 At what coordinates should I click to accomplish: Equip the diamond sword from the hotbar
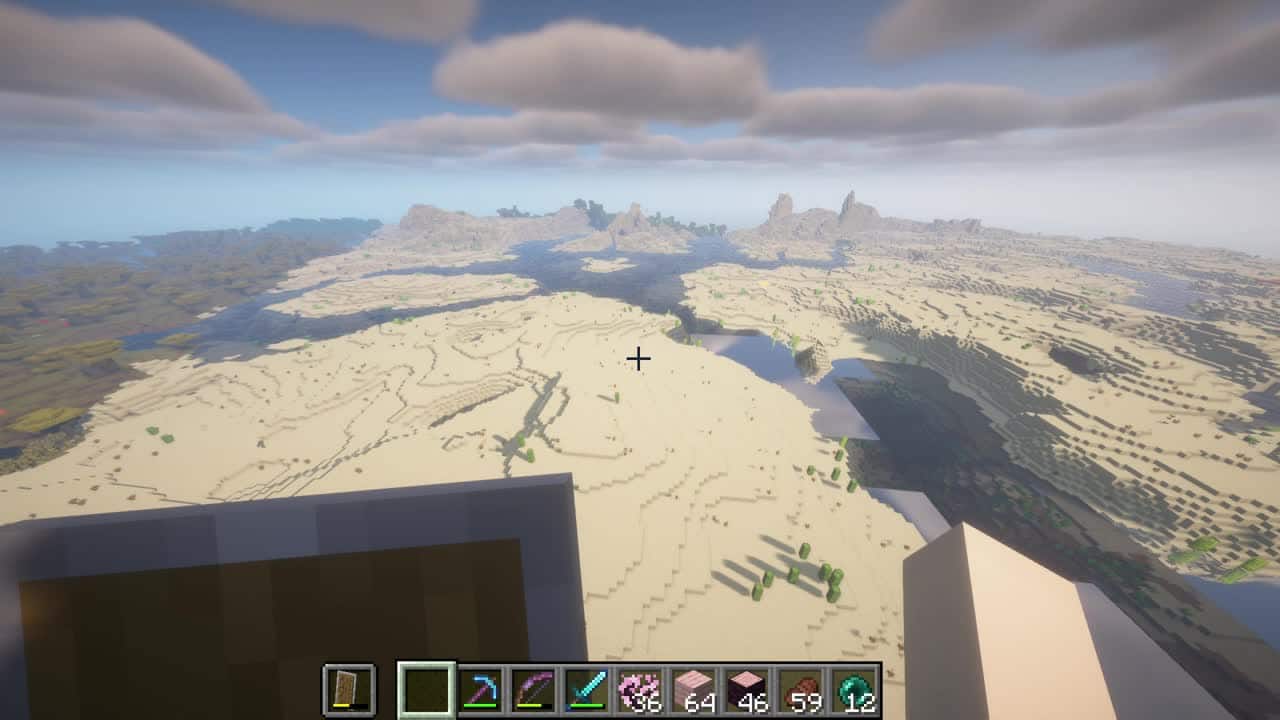pyautogui.click(x=586, y=689)
